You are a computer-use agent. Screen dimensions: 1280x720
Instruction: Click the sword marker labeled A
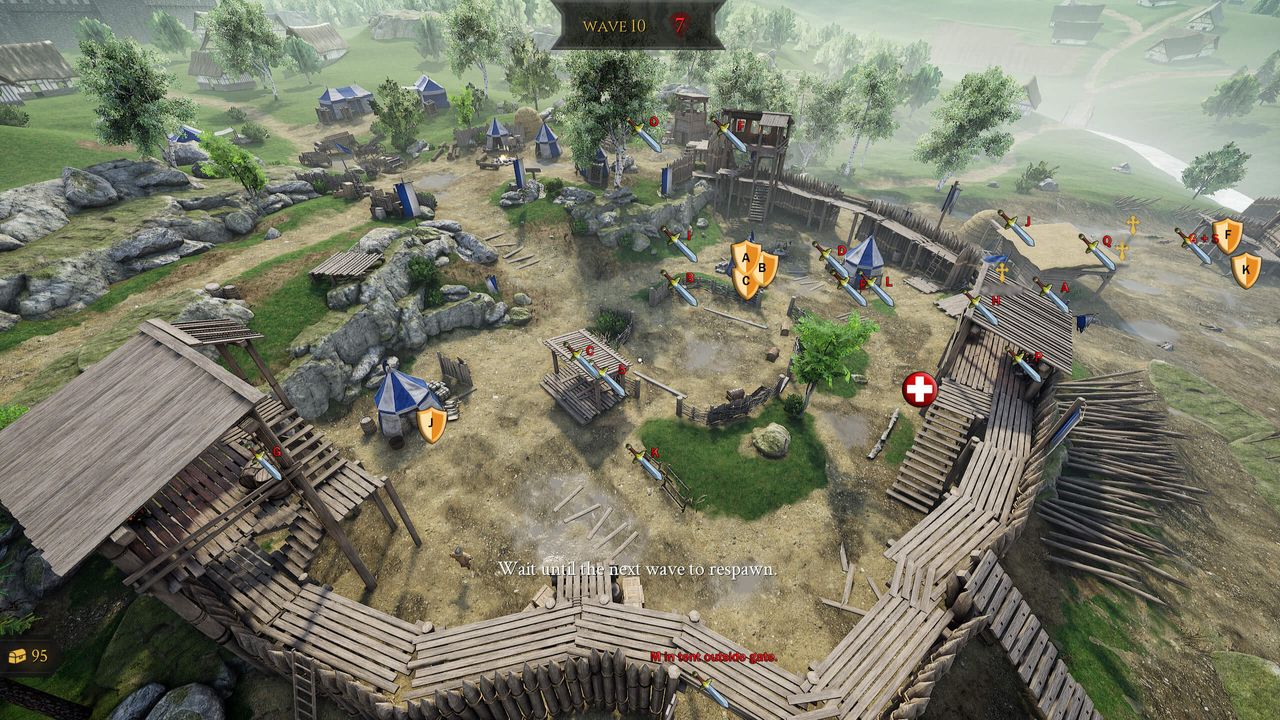[1050, 295]
